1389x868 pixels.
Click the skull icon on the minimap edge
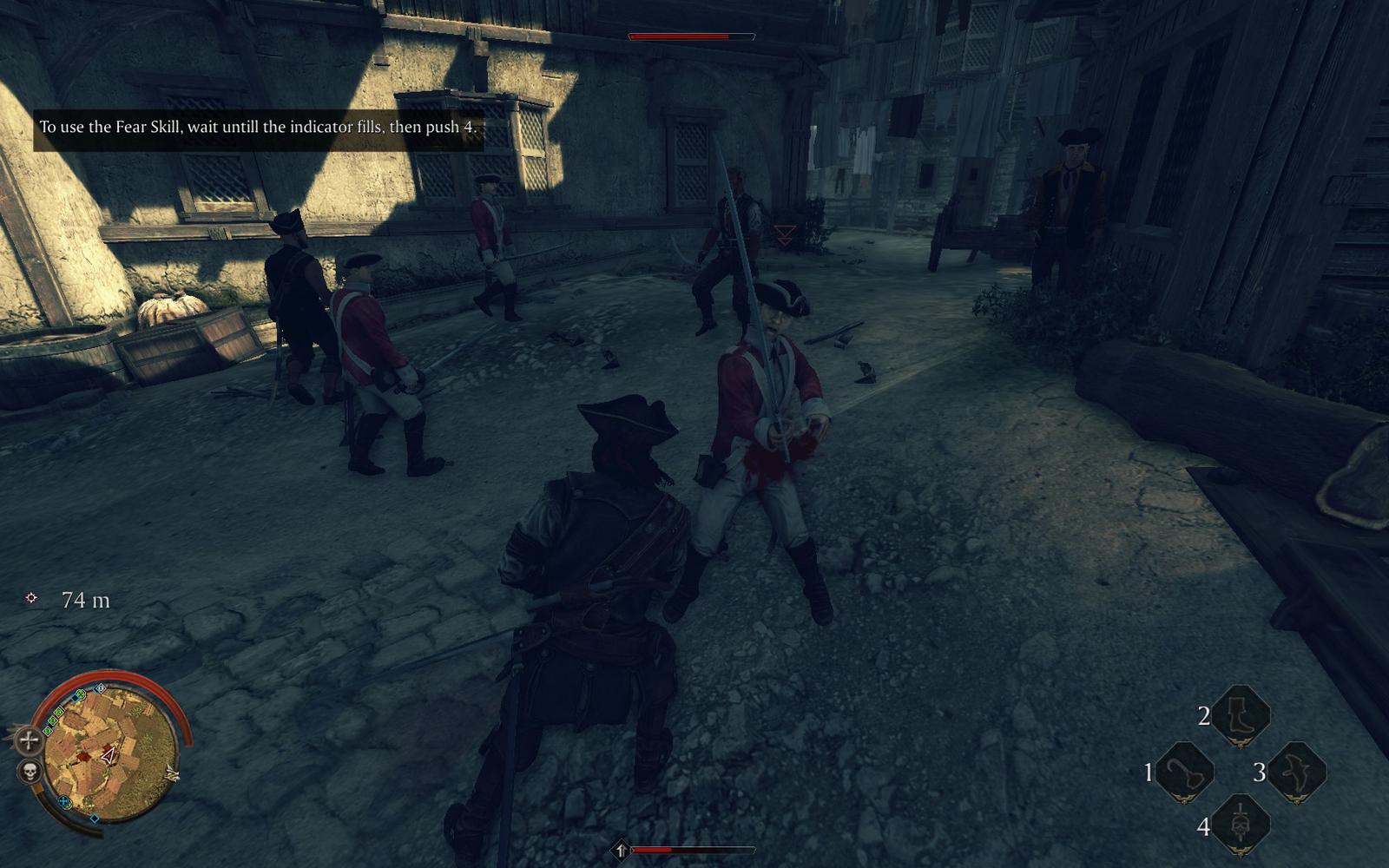pyautogui.click(x=30, y=772)
